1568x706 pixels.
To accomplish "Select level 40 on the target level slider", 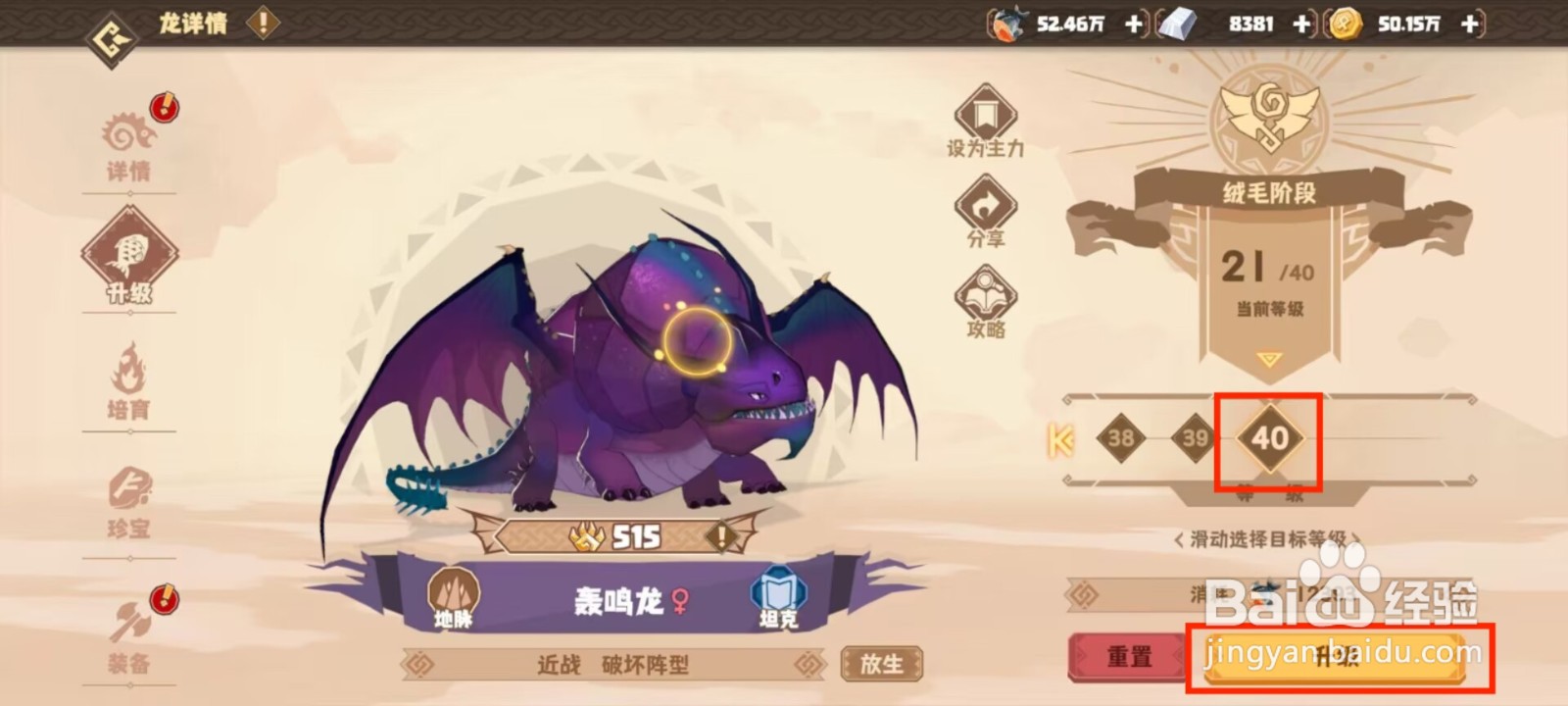I will click(1272, 439).
